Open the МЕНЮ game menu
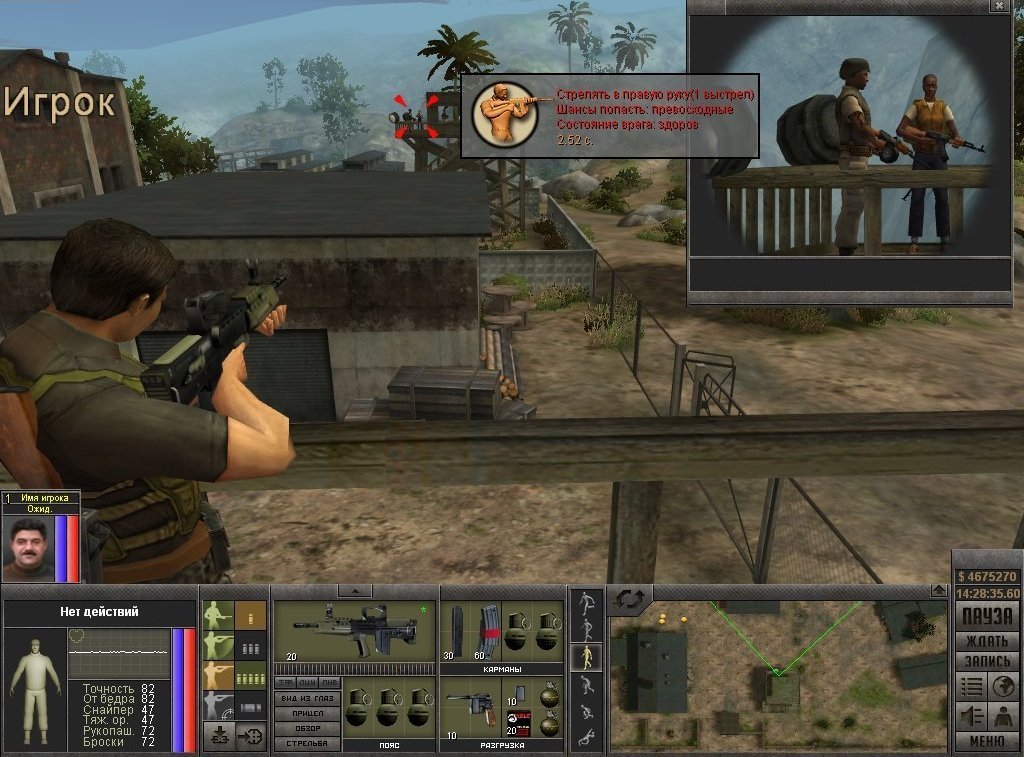 pos(986,741)
